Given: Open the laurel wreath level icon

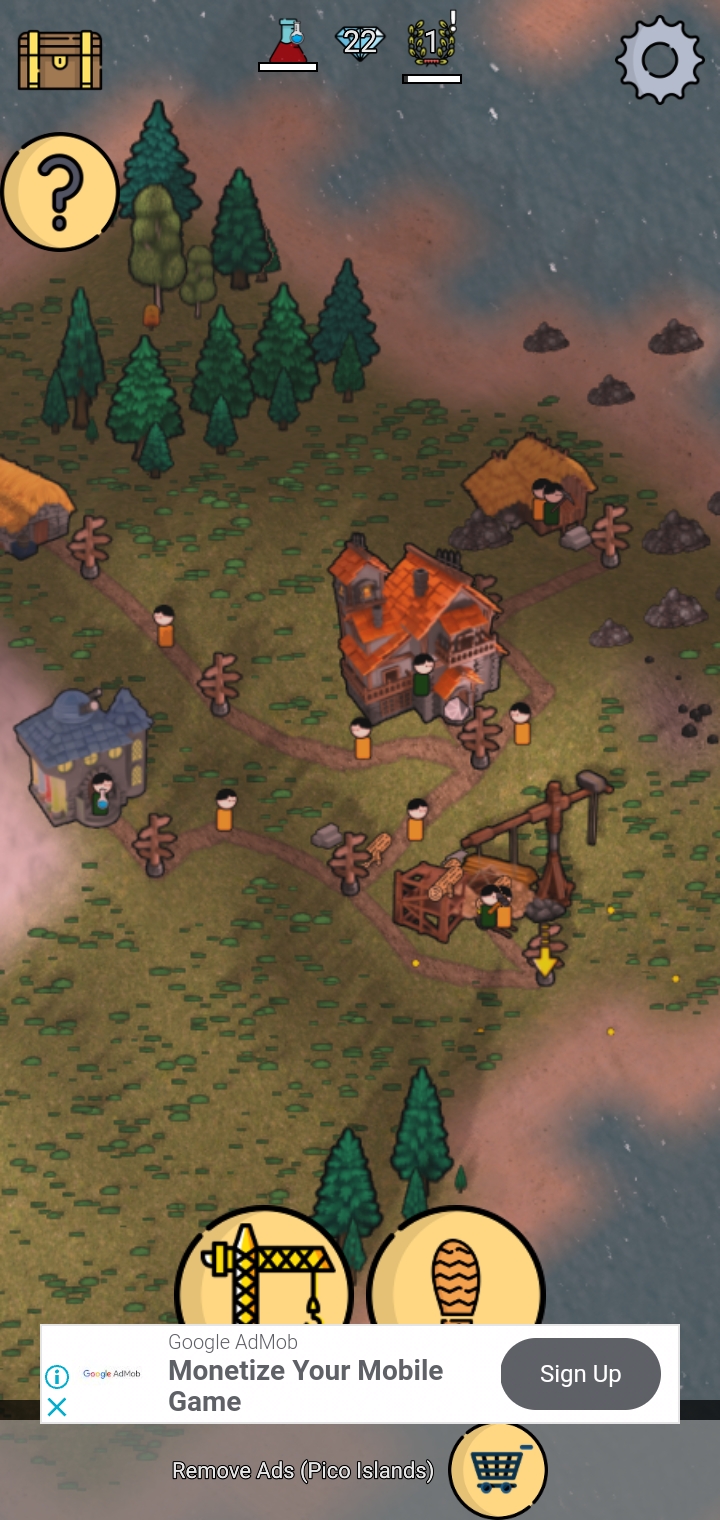Looking at the screenshot, I should click(432, 43).
